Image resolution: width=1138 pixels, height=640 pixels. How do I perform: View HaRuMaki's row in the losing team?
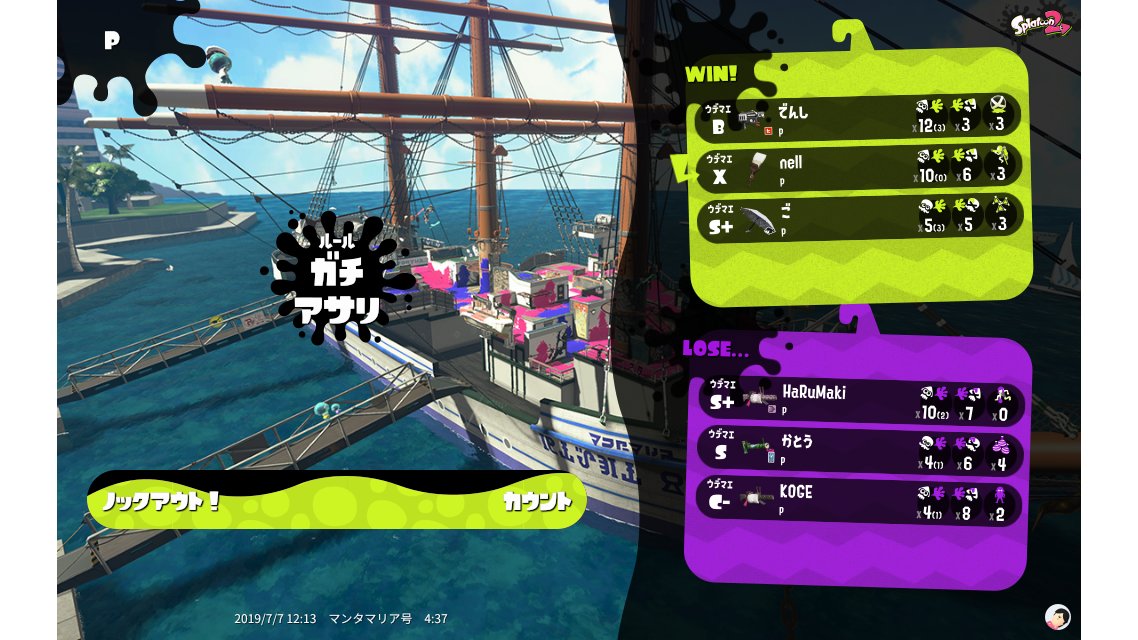point(858,401)
